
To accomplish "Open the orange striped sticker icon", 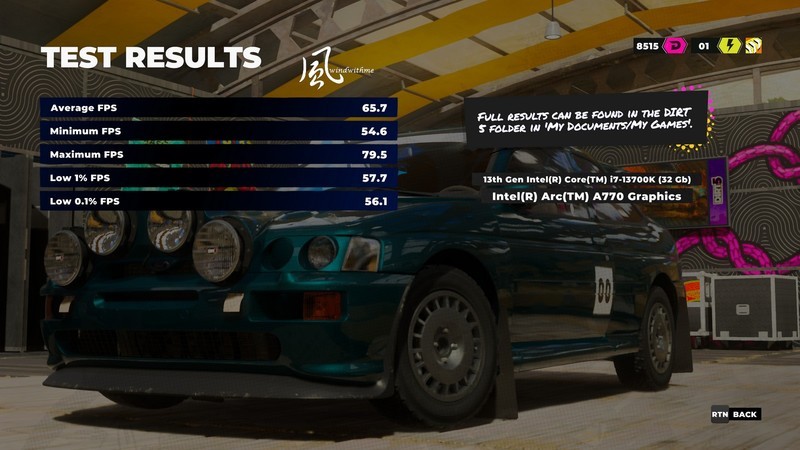I will [753, 45].
